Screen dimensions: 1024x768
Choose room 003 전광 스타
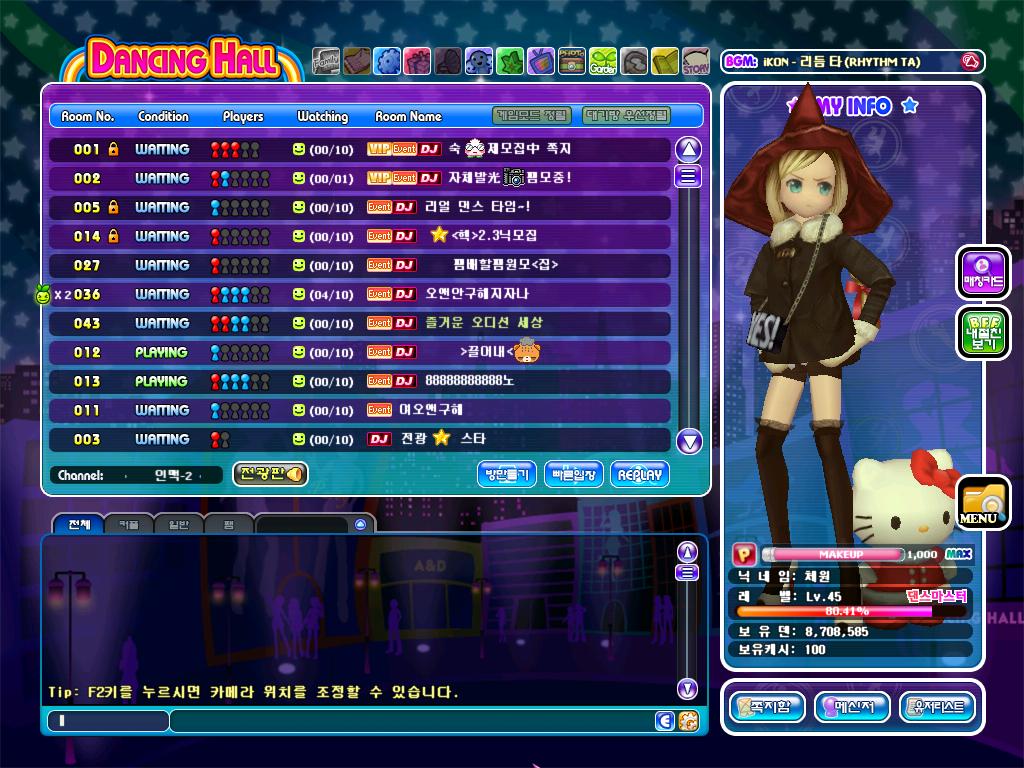click(360, 439)
